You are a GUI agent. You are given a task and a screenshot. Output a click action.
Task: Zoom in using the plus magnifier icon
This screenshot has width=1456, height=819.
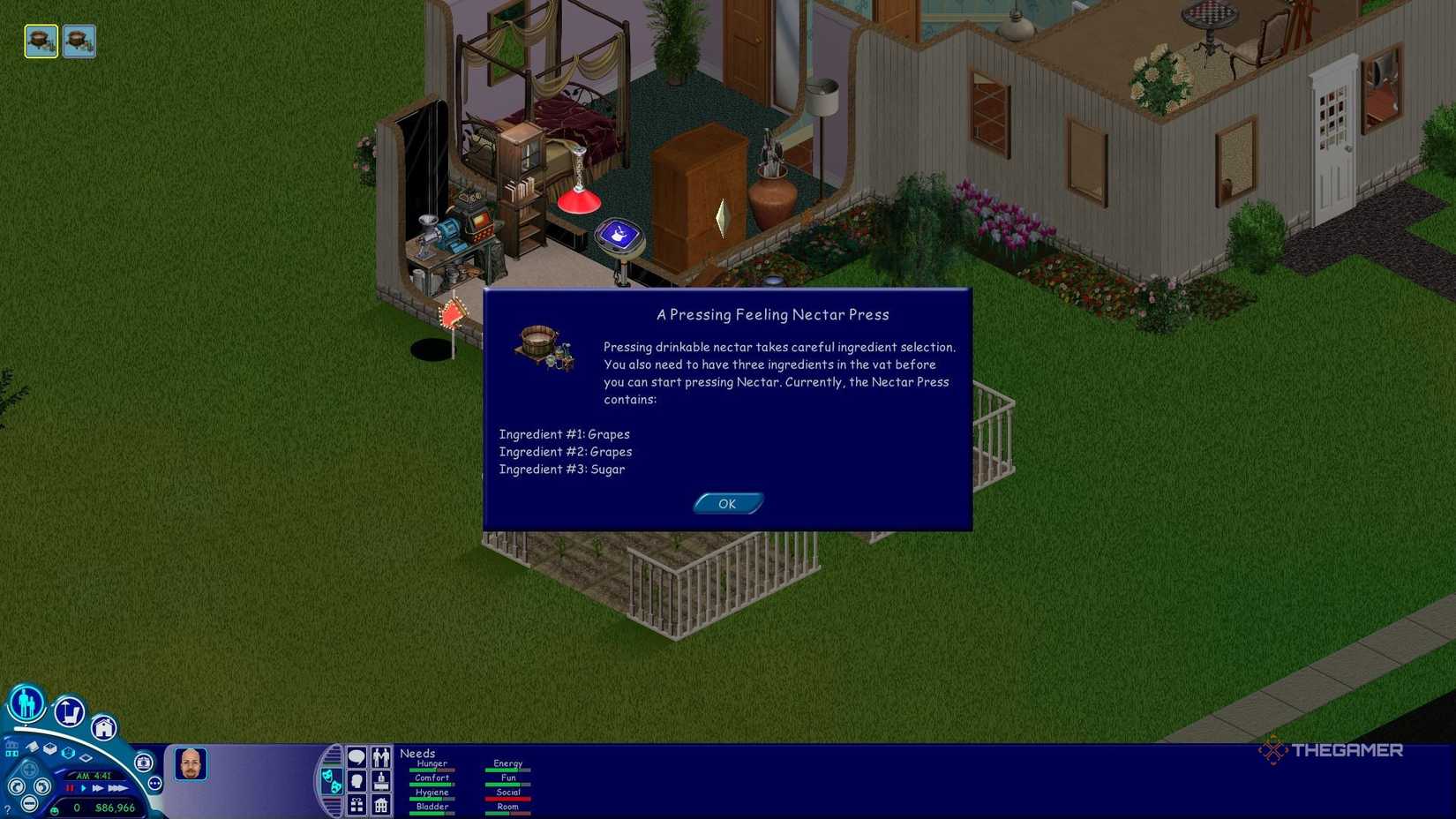(x=28, y=769)
